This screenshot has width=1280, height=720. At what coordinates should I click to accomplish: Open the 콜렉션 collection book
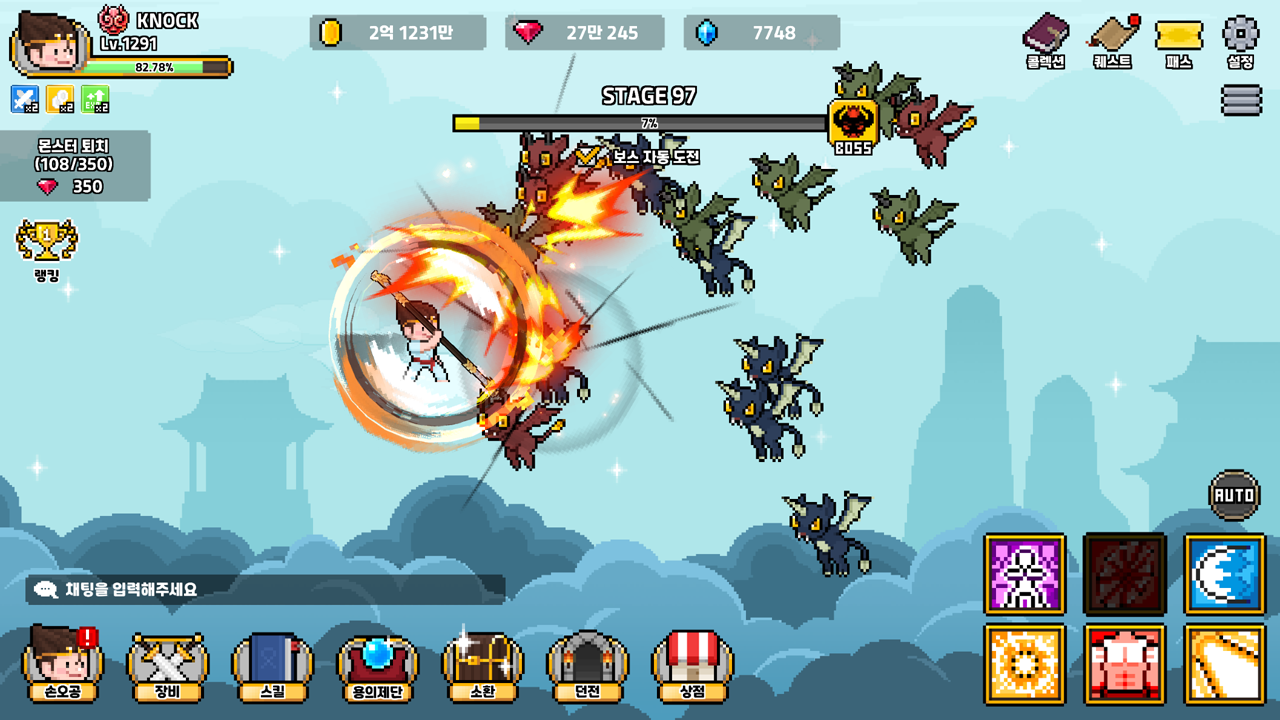(x=1045, y=38)
